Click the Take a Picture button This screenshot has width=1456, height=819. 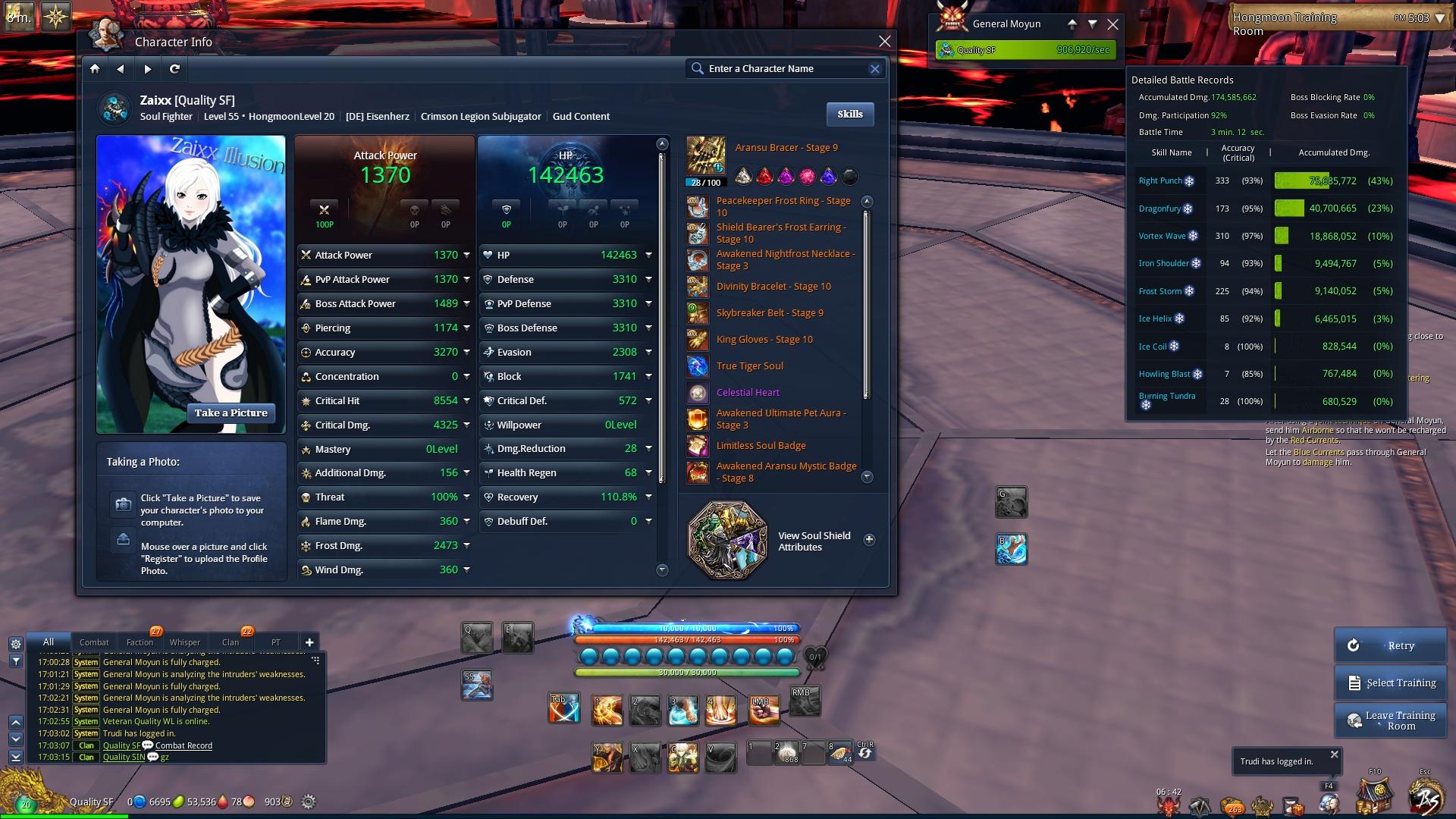231,413
